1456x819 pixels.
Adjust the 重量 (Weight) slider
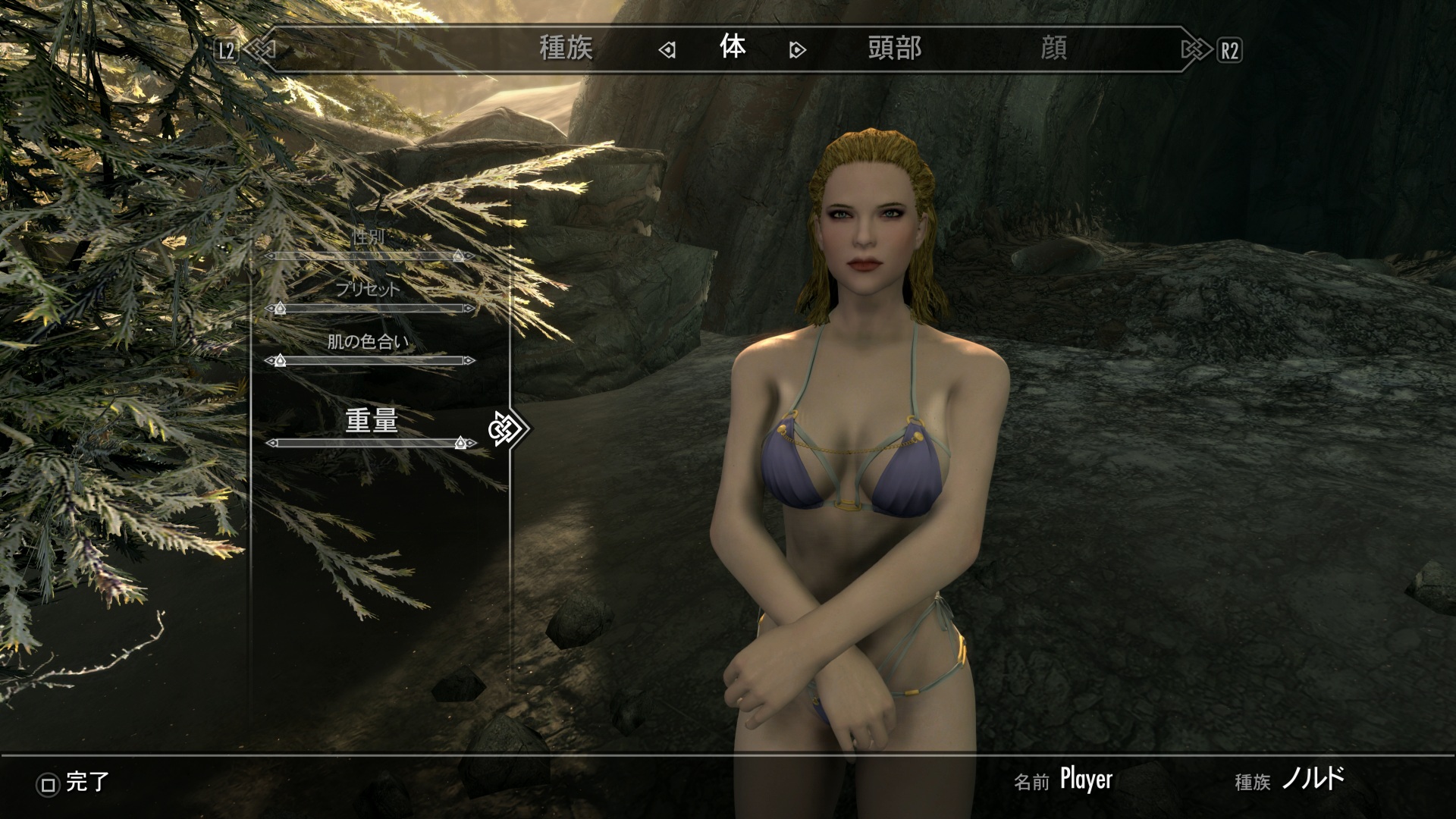point(370,443)
